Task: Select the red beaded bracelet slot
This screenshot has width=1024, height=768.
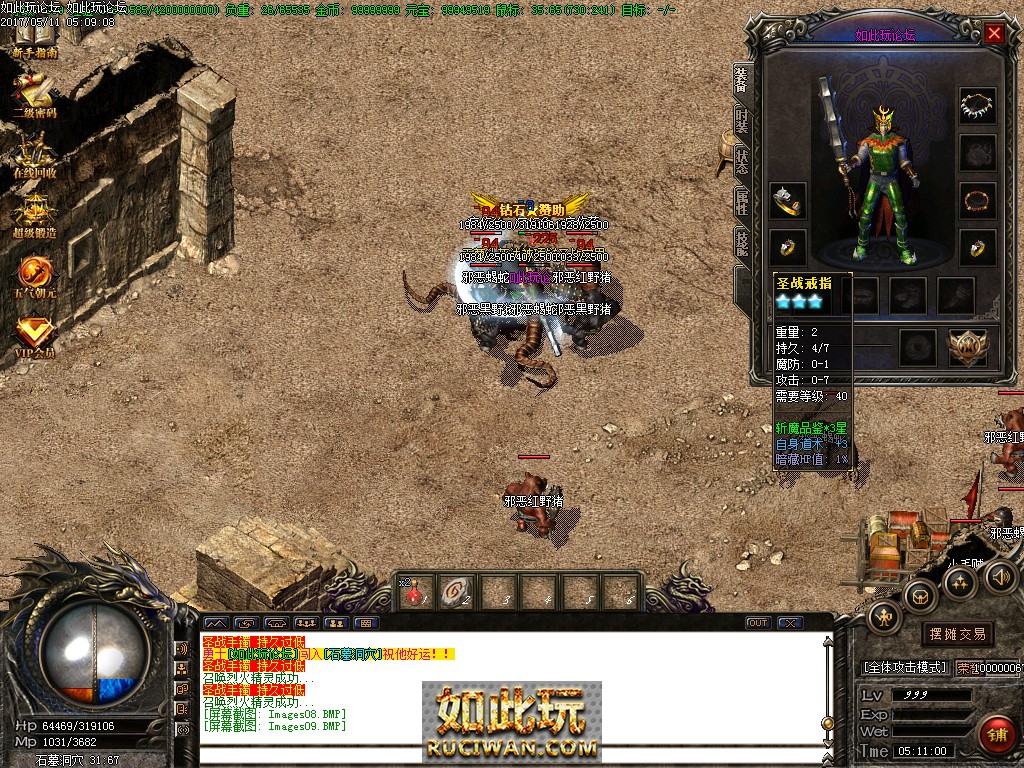Action: pos(977,200)
